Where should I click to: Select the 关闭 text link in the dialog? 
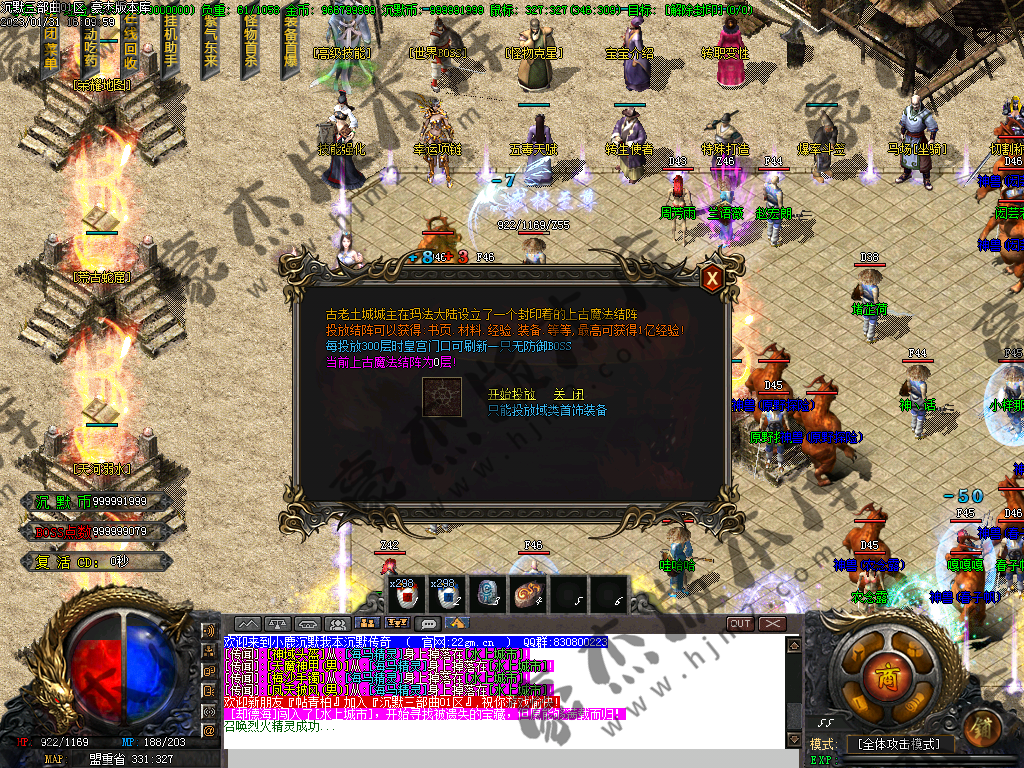(x=568, y=394)
